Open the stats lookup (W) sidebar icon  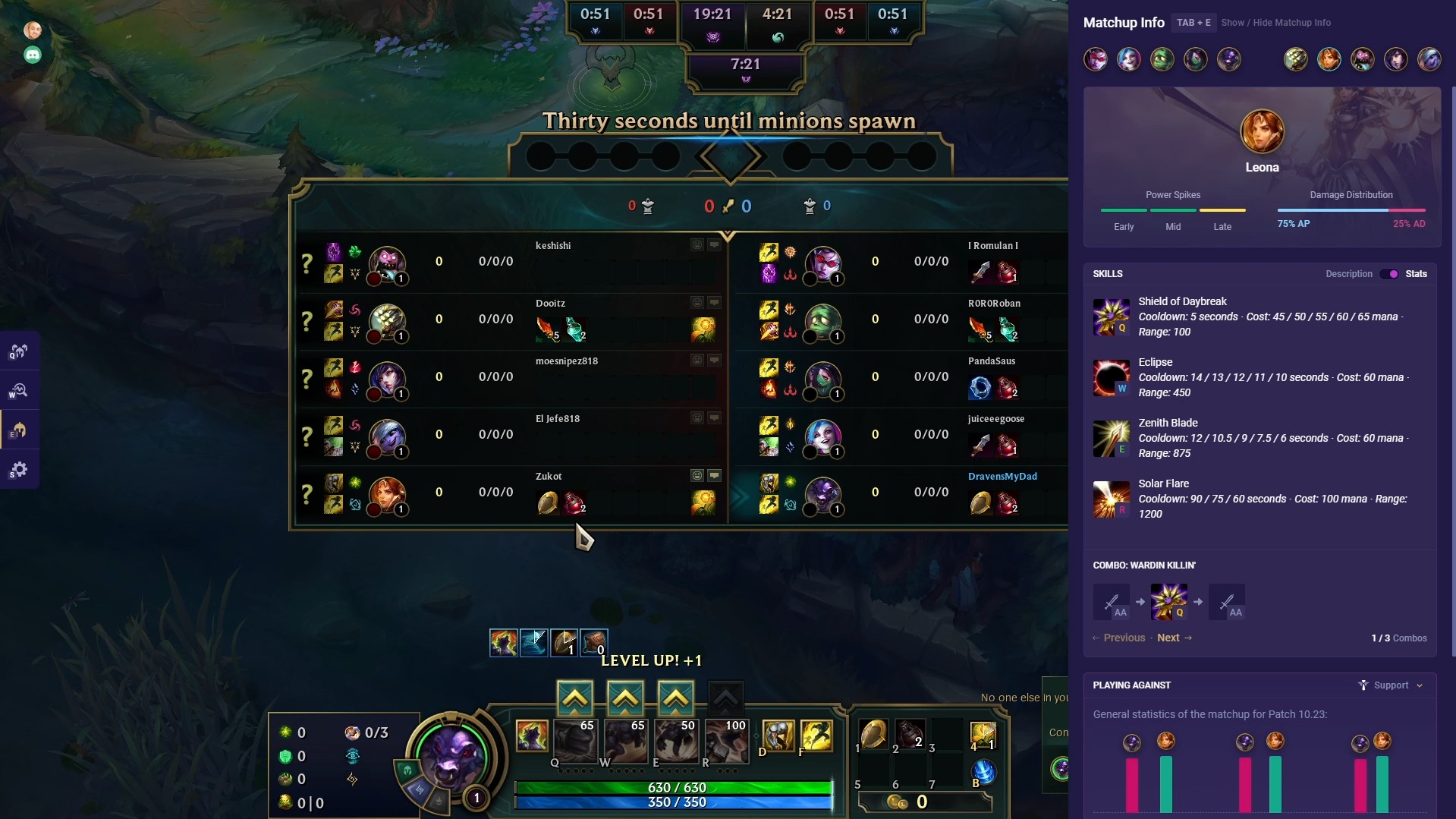click(x=19, y=390)
